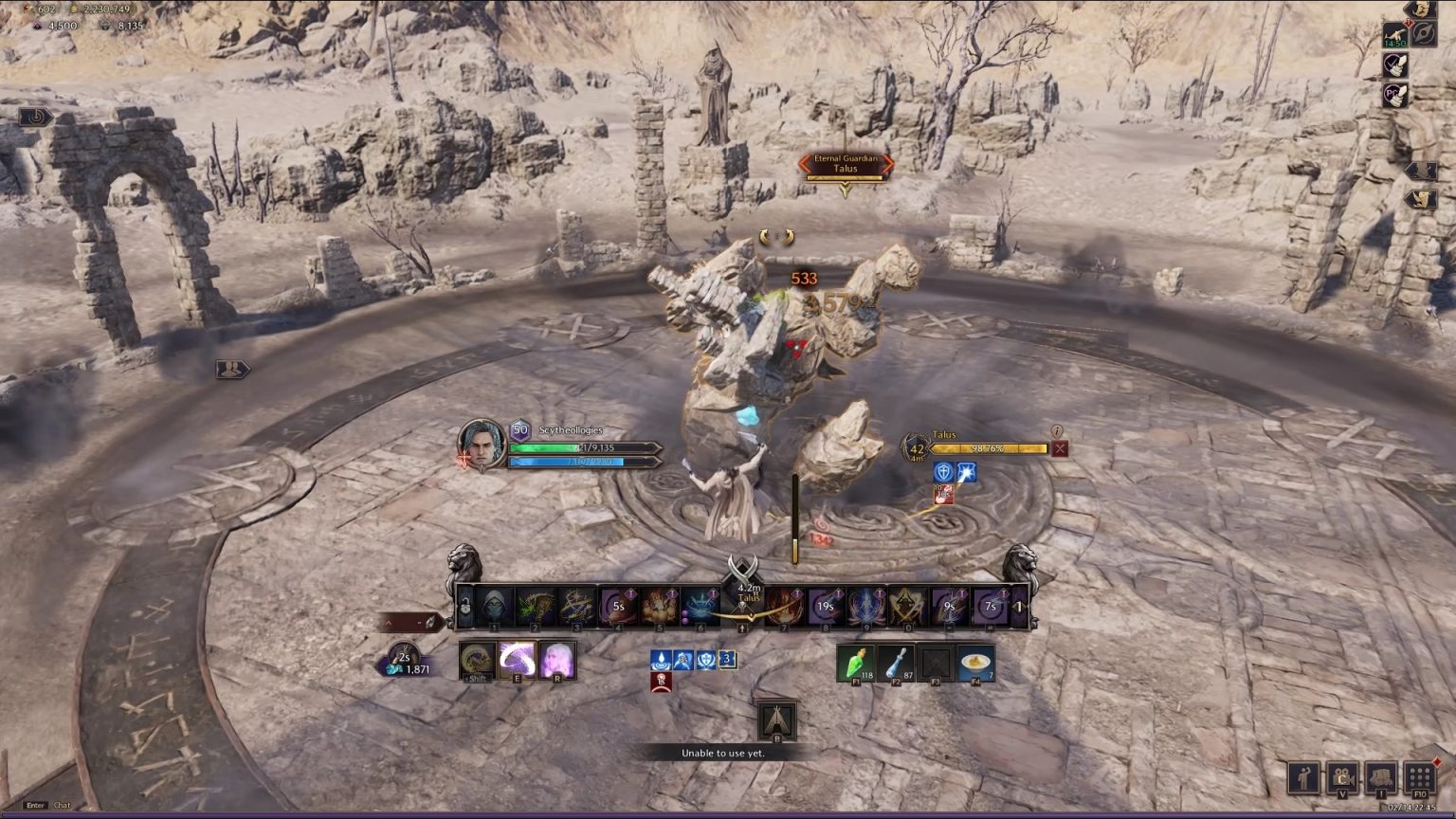Open the inventory bag icon

[1381, 778]
